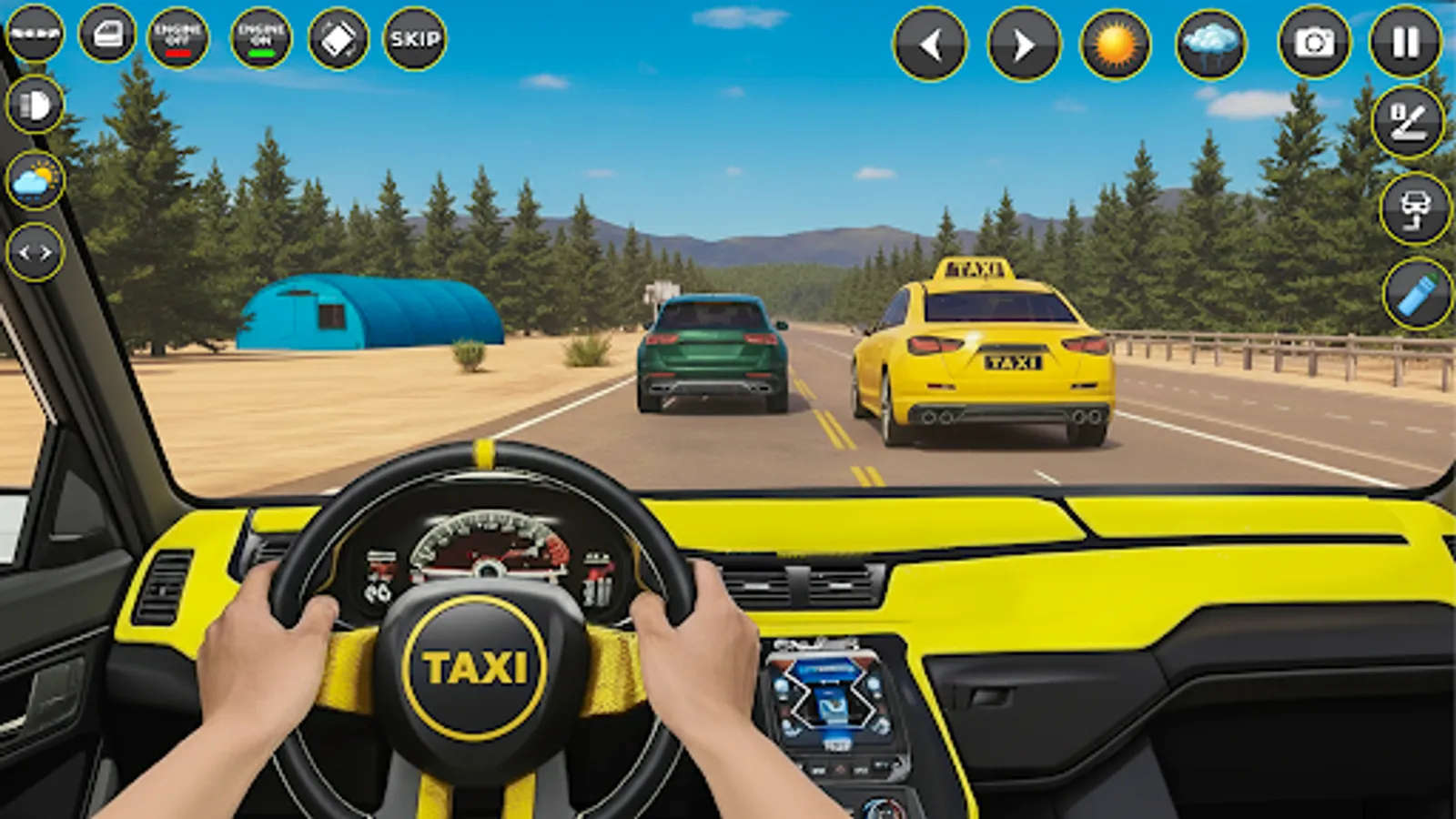The height and width of the screenshot is (819, 1456).
Task: Tap the car suspension icon on the right
Action: (x=1407, y=209)
